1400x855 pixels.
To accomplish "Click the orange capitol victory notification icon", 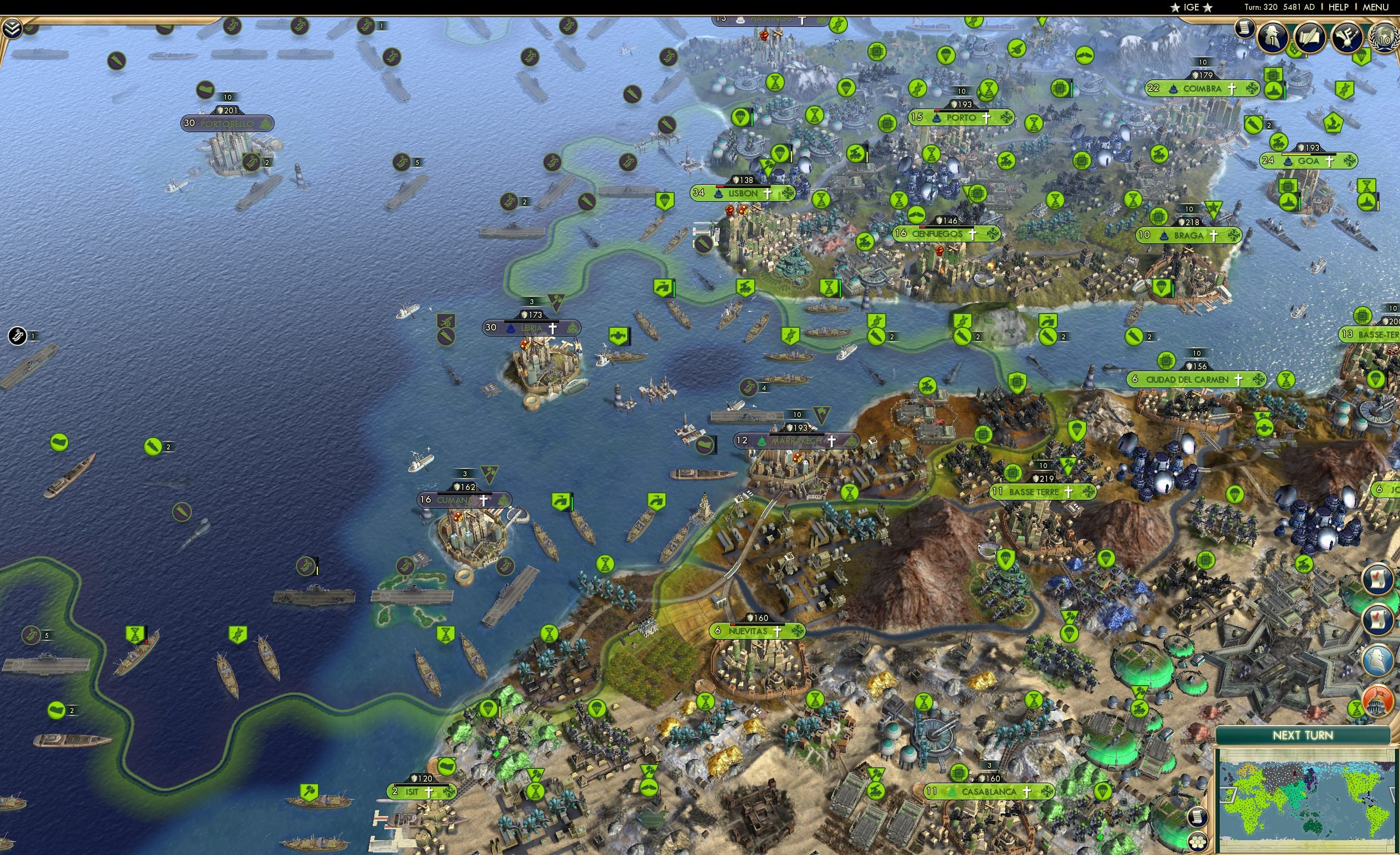I will (1378, 703).
